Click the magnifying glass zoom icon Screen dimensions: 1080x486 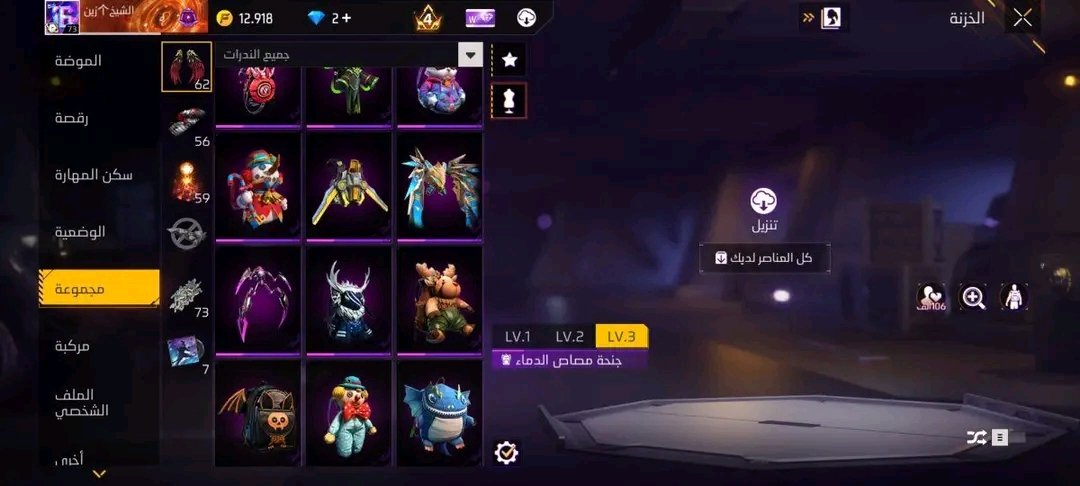(972, 296)
